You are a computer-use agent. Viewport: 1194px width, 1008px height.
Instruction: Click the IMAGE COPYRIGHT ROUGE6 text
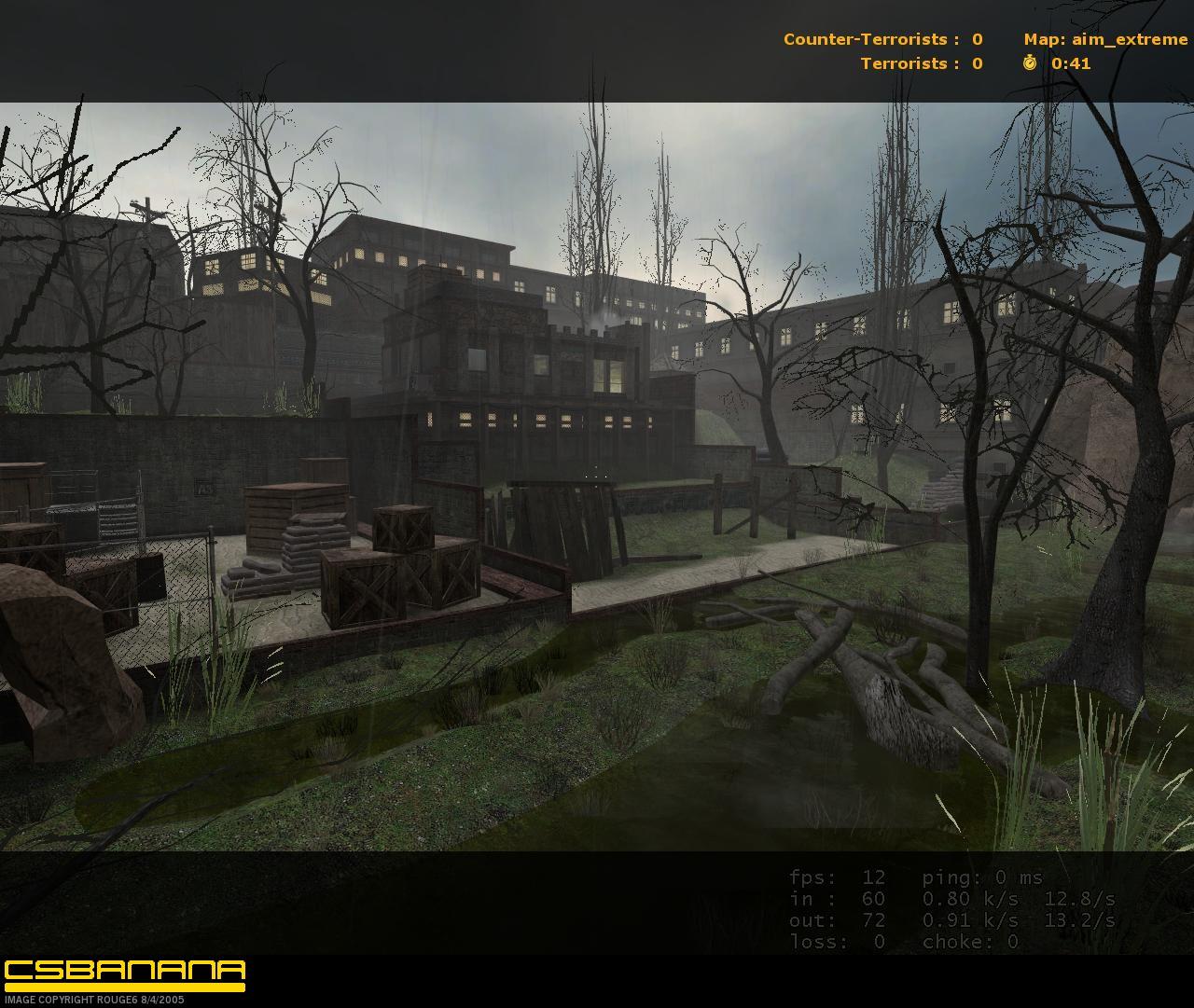[x=91, y=998]
